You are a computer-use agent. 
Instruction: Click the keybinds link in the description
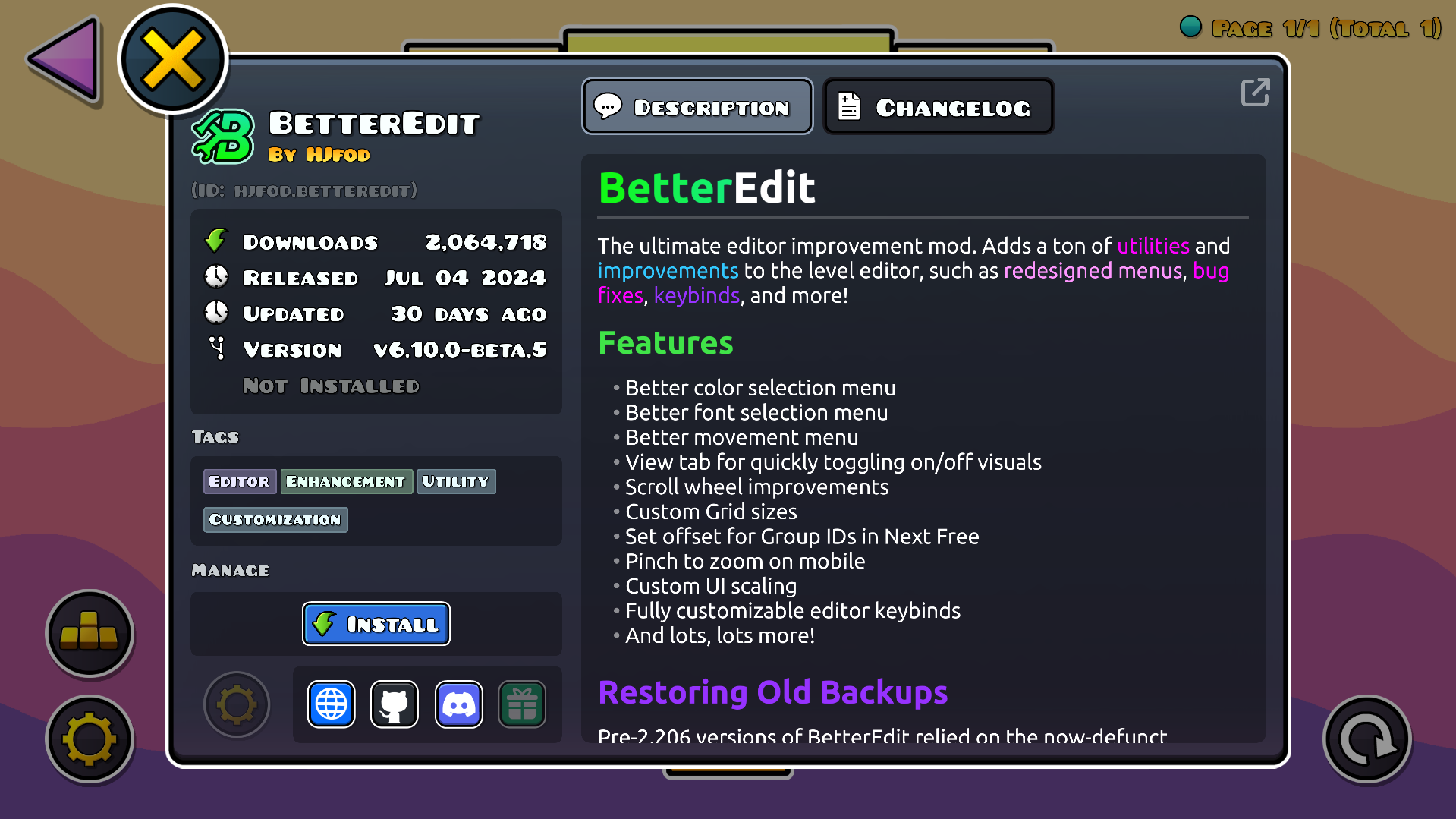tap(697, 295)
